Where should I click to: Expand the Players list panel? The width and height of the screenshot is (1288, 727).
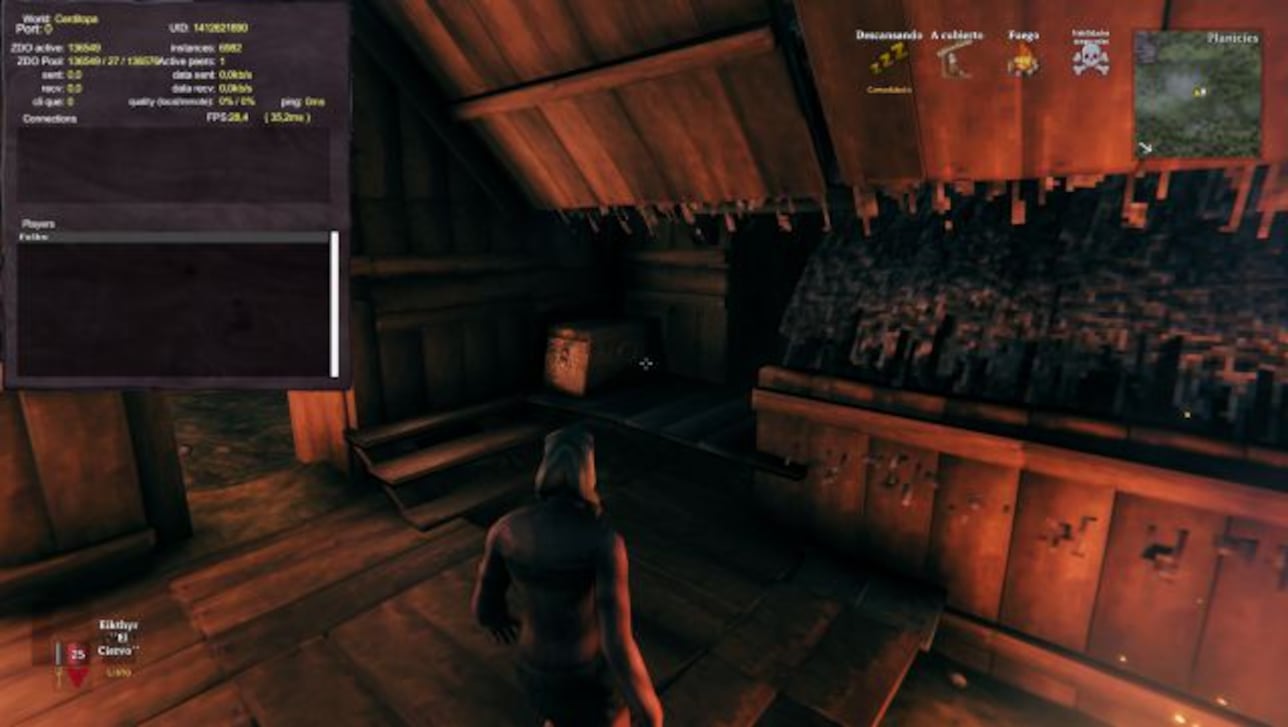[x=38, y=224]
